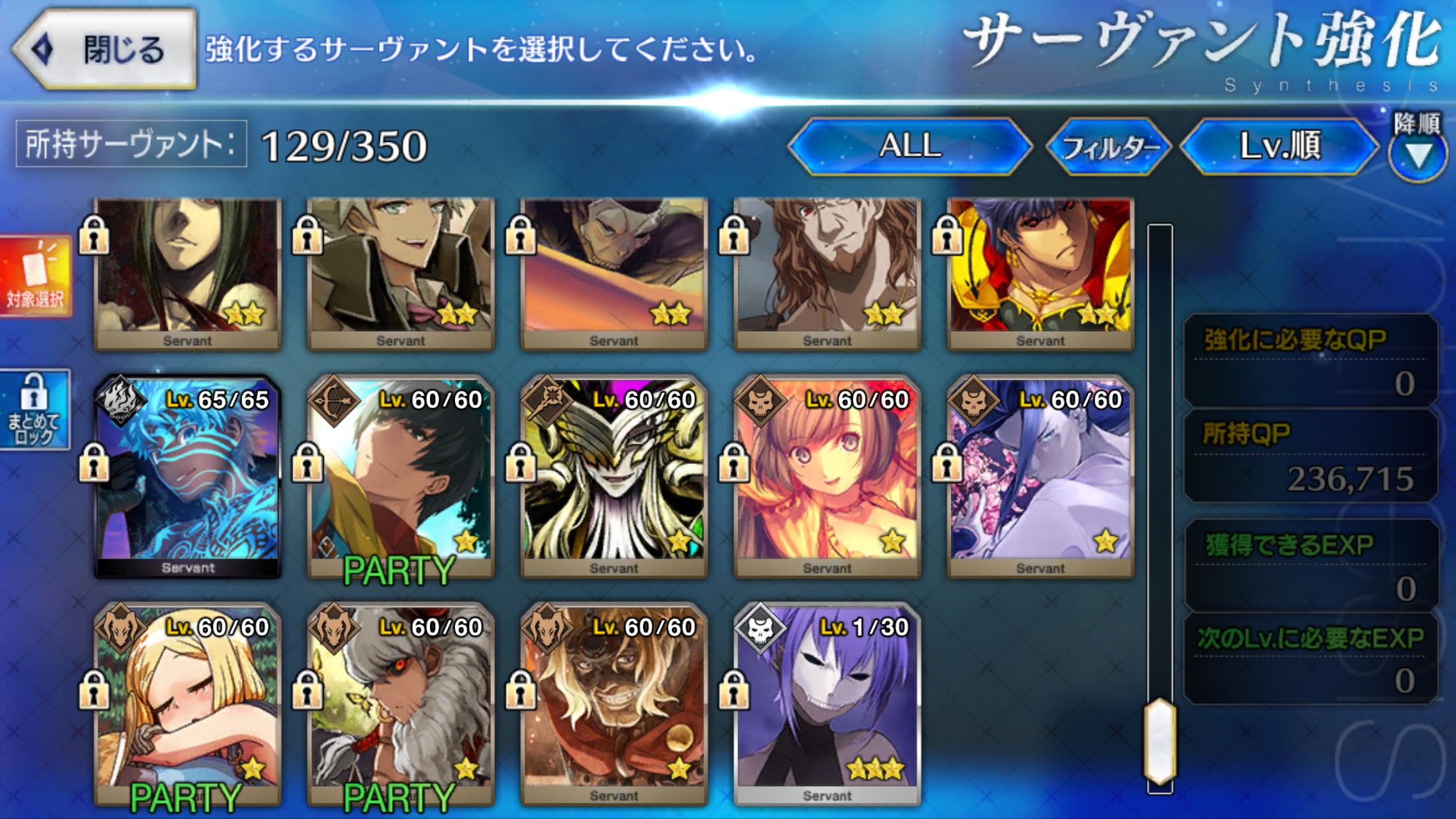Image resolution: width=1456 pixels, height=819 pixels.
Task: Tap the red 対象選択 button
Action: [x=36, y=276]
